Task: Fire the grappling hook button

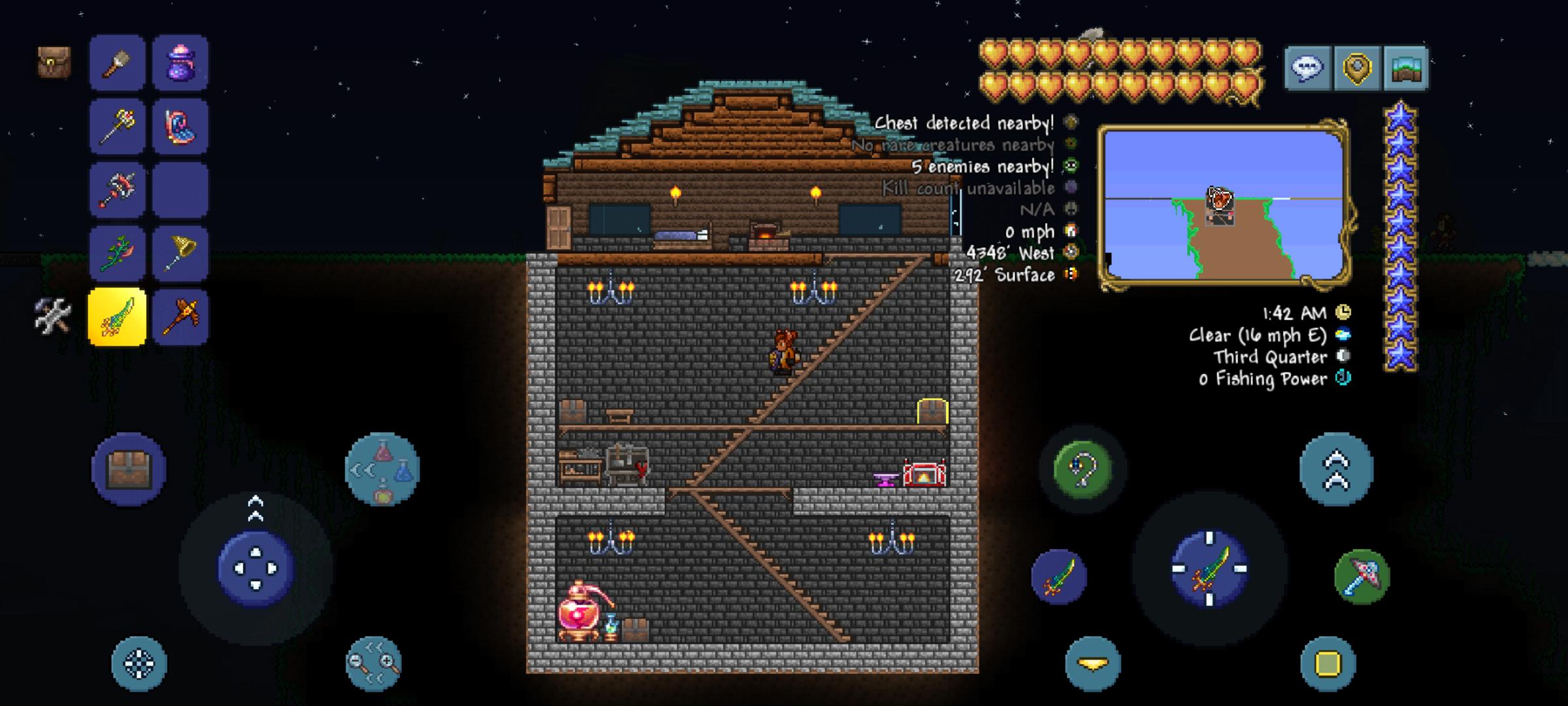Action: 1083,469
